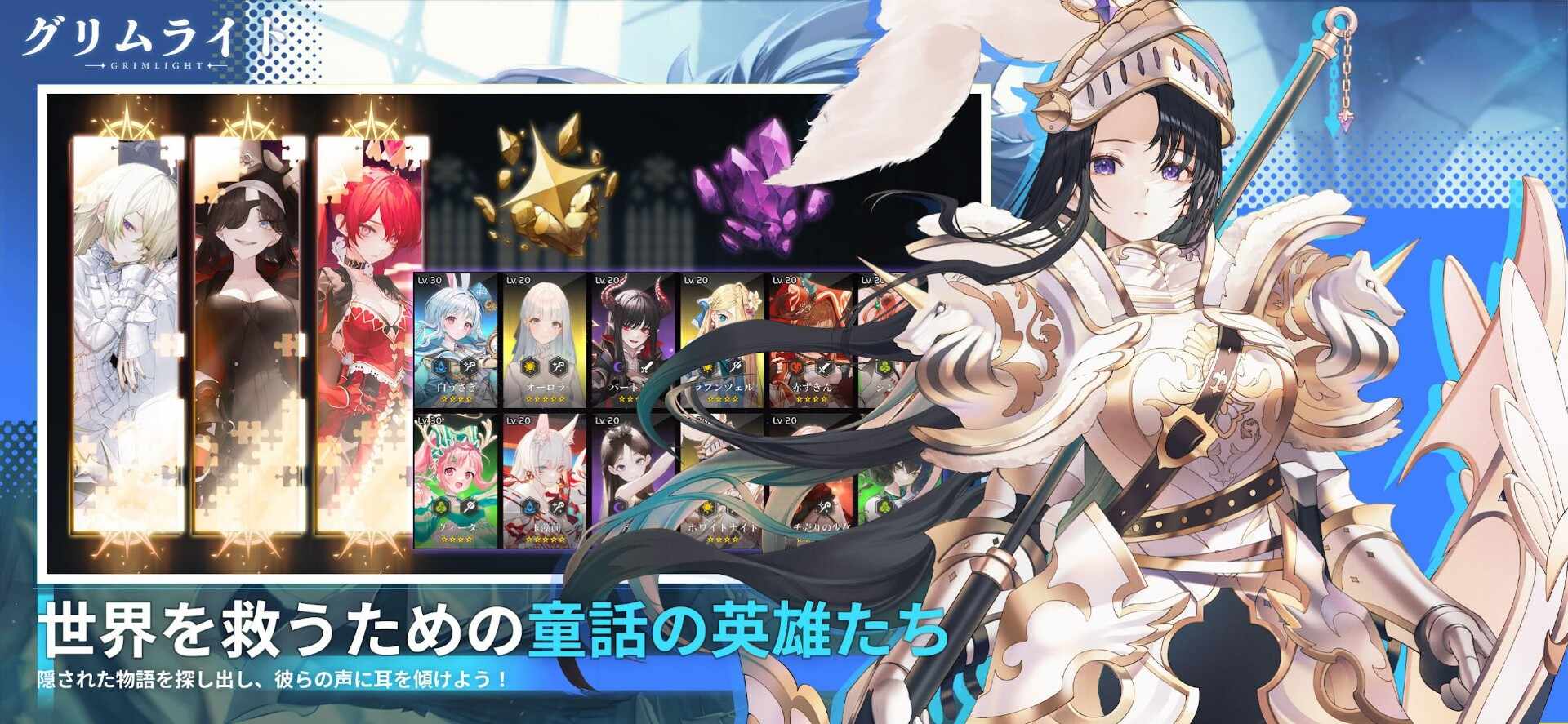The image size is (1568, 724).
Task: Click the sword class icon on バート card
Action: pos(647,369)
